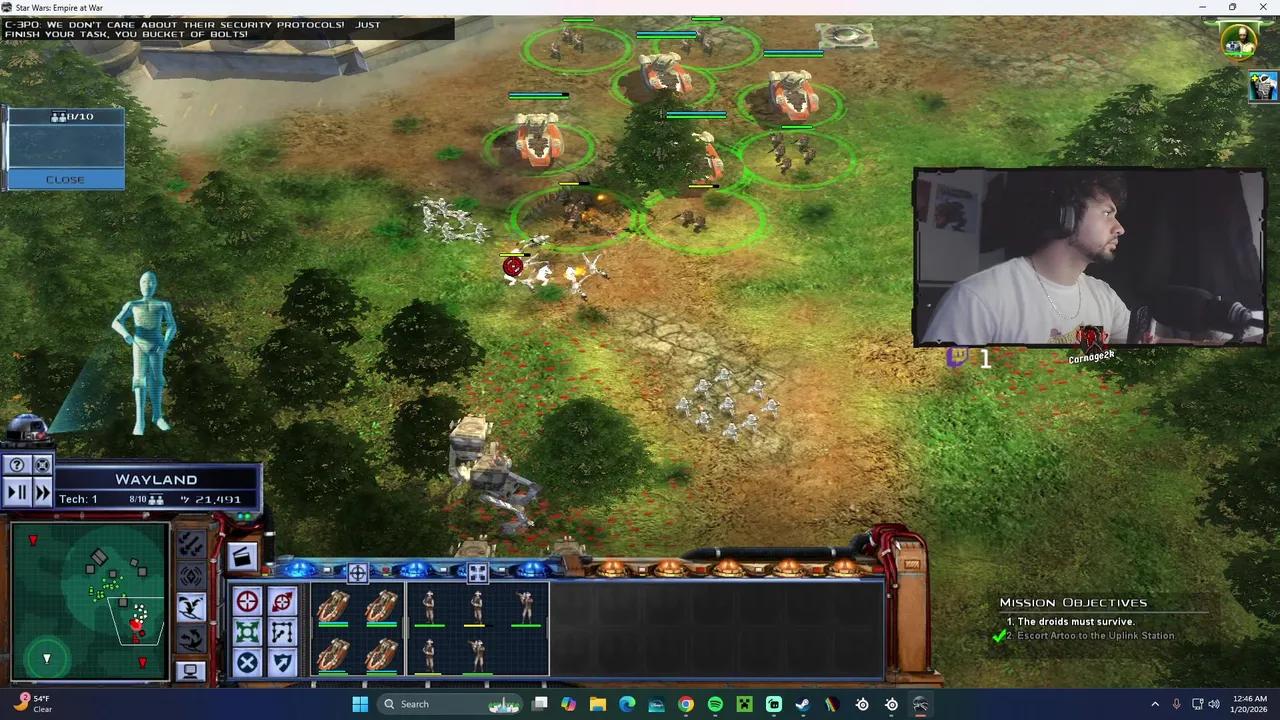
Task: Select the Attack Move crosshair command icon
Action: coord(248,601)
